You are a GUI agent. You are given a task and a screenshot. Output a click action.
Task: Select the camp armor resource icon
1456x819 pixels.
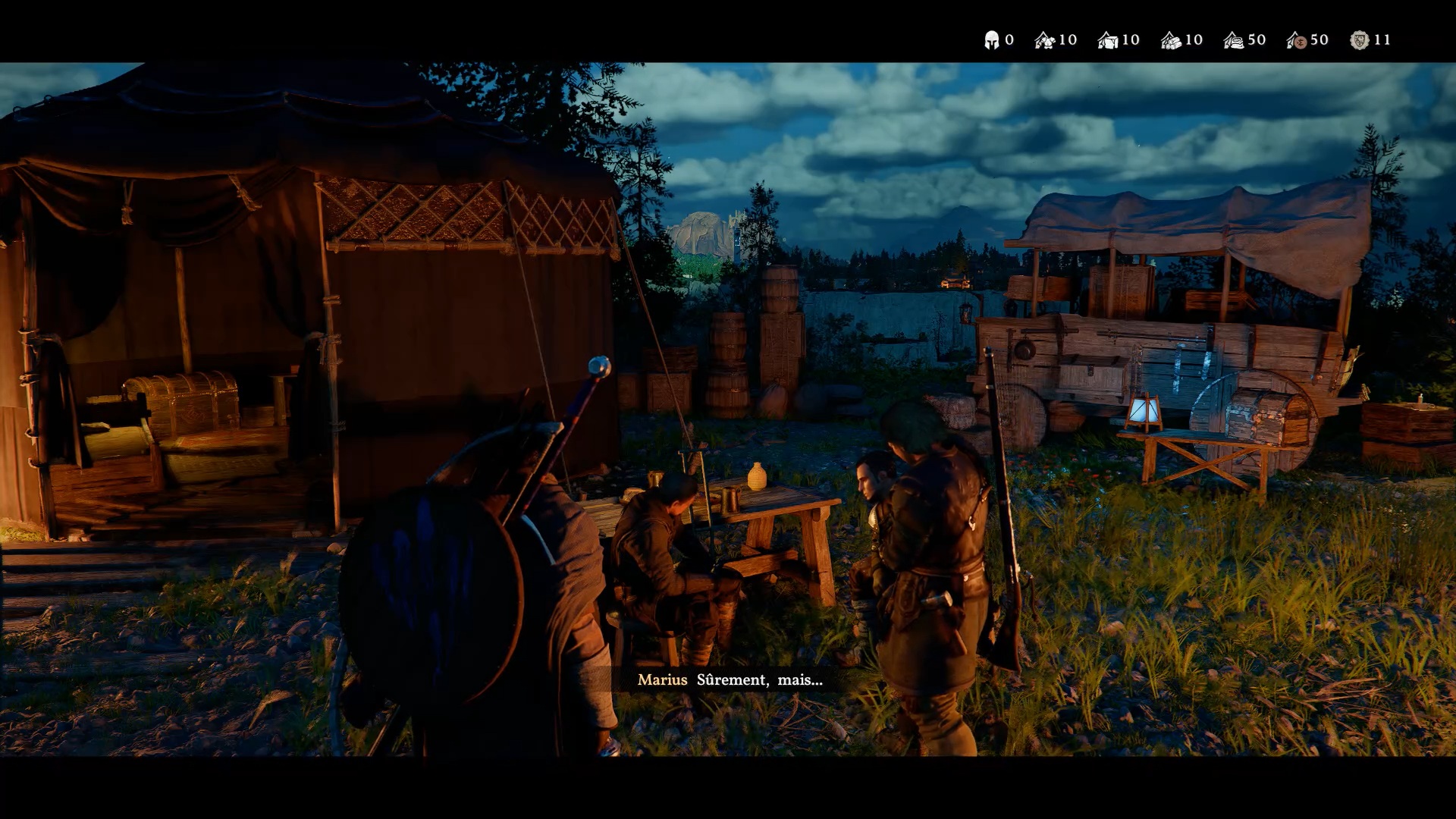pos(1045,40)
